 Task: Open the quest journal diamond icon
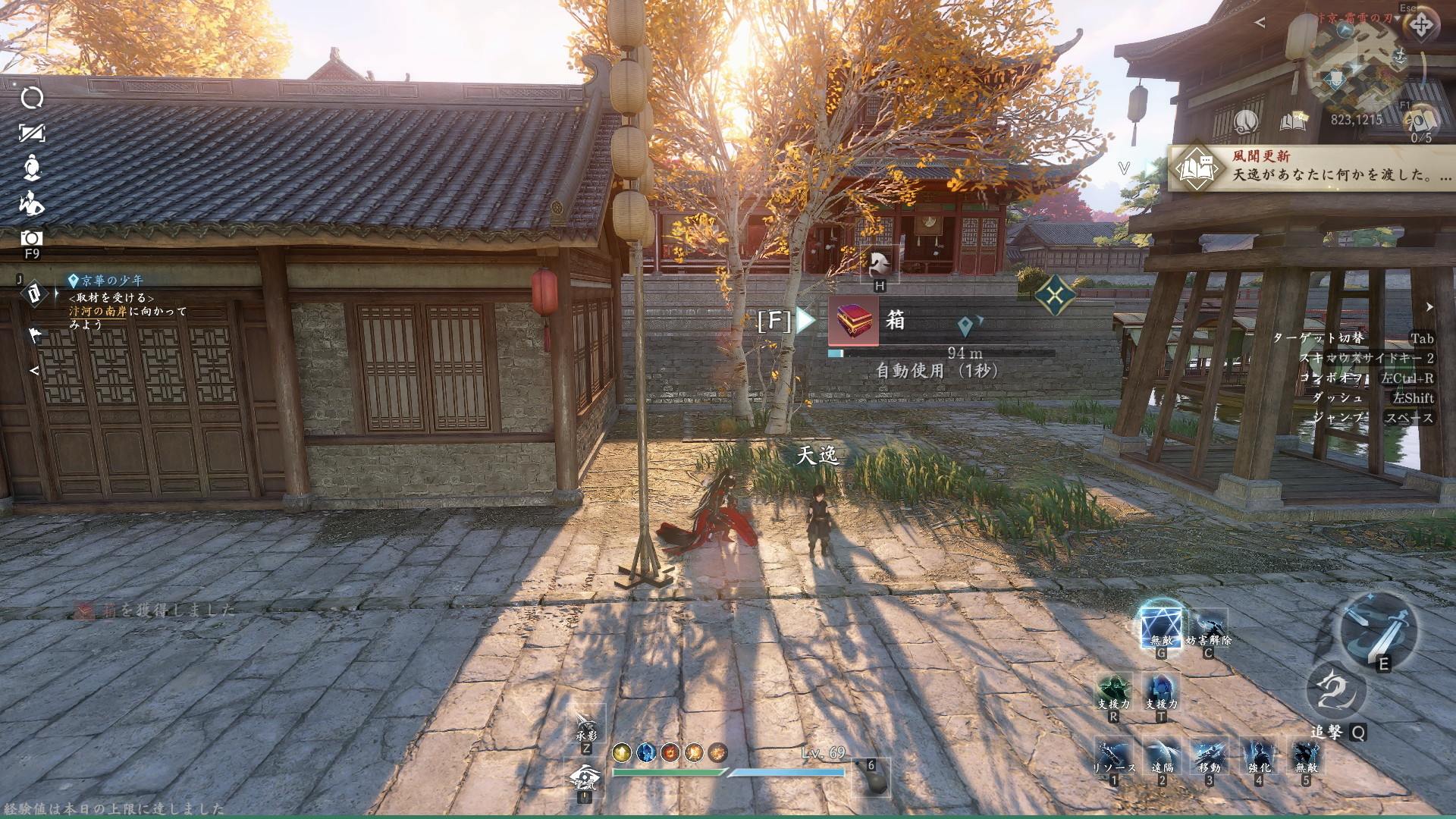[33, 293]
